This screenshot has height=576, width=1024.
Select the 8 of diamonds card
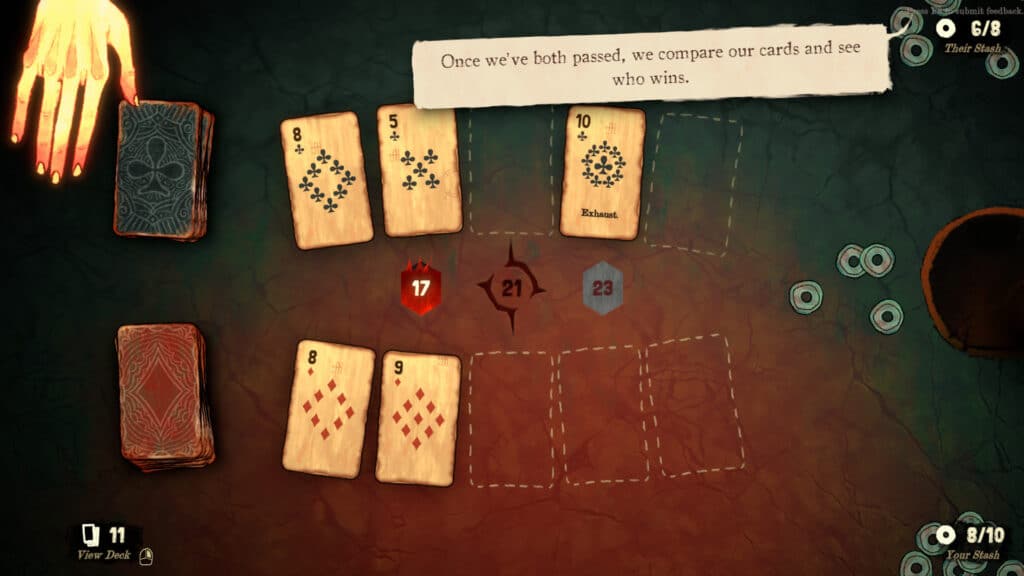click(x=328, y=408)
